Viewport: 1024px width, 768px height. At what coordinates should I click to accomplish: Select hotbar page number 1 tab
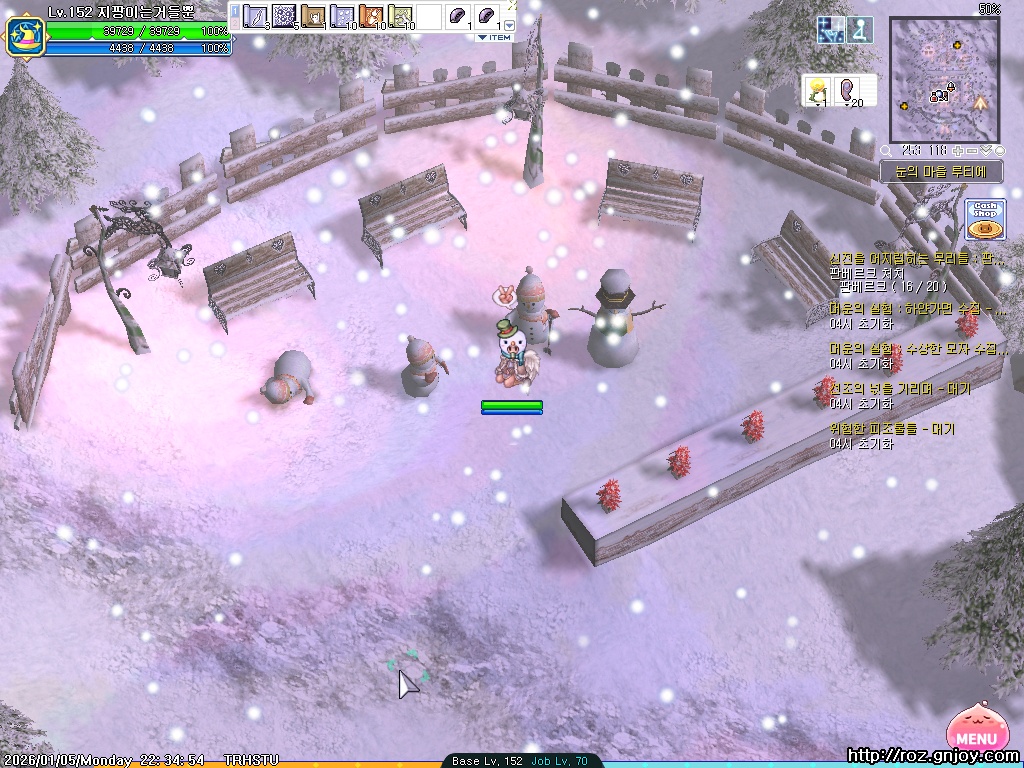(x=235, y=11)
